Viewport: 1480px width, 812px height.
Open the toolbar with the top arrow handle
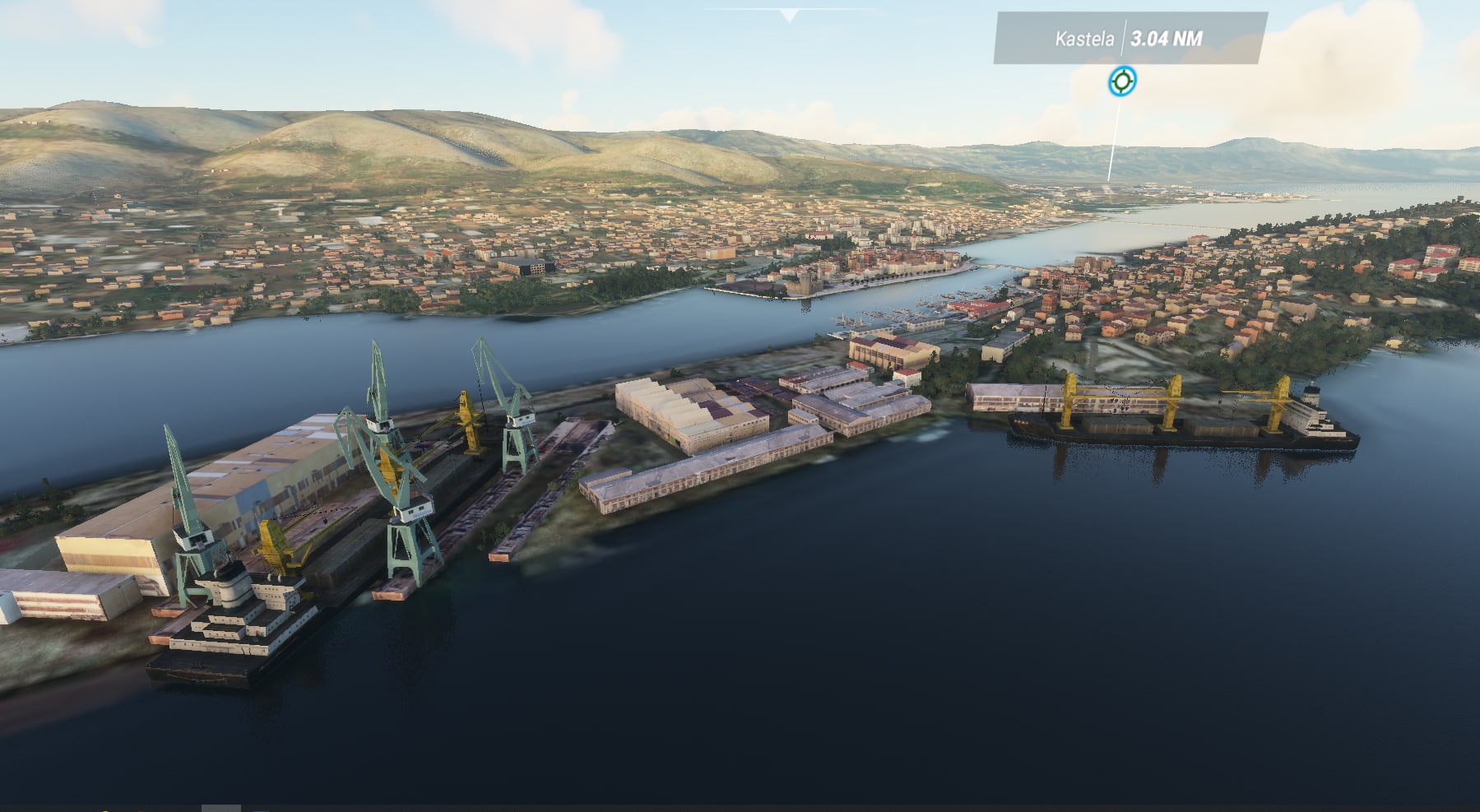[789, 16]
